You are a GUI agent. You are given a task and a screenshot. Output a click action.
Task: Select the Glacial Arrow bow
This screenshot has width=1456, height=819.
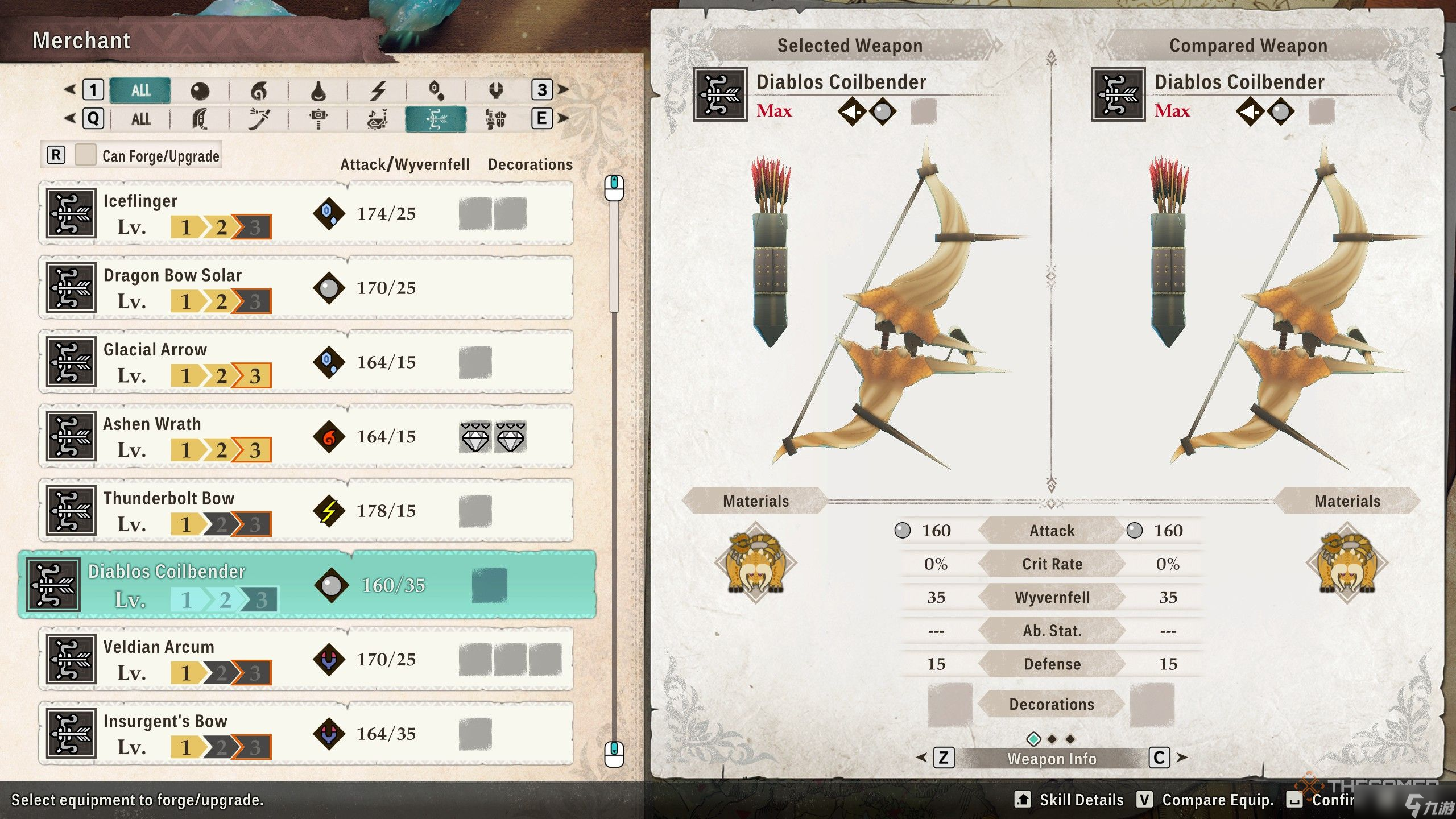click(306, 362)
